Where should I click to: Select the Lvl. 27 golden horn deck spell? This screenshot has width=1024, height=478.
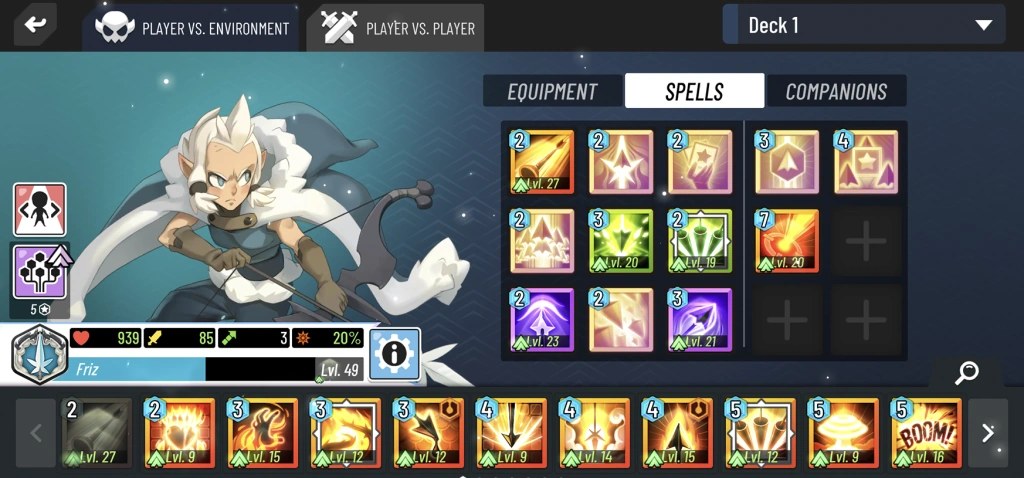coord(543,161)
